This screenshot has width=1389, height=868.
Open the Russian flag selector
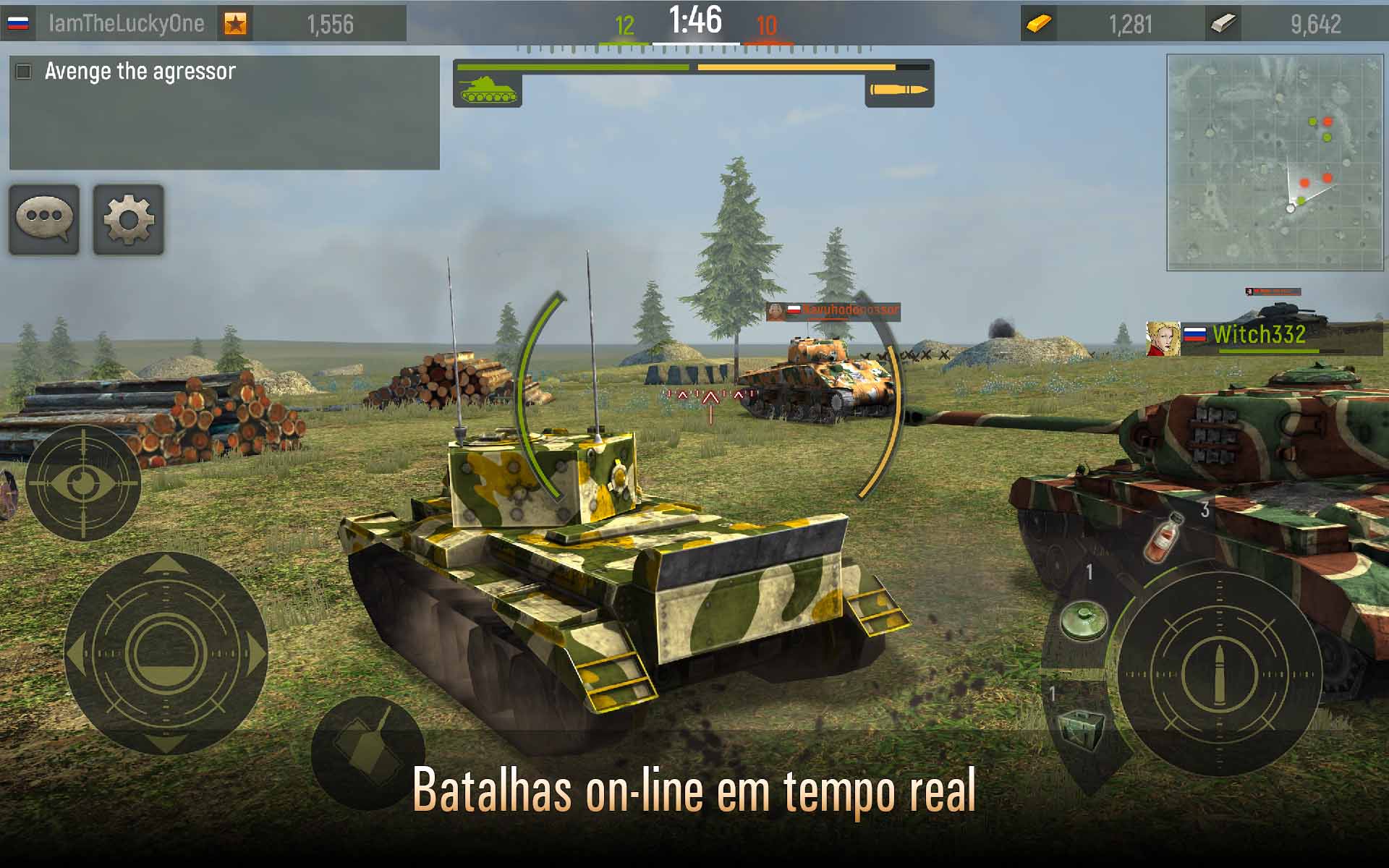tap(20, 22)
